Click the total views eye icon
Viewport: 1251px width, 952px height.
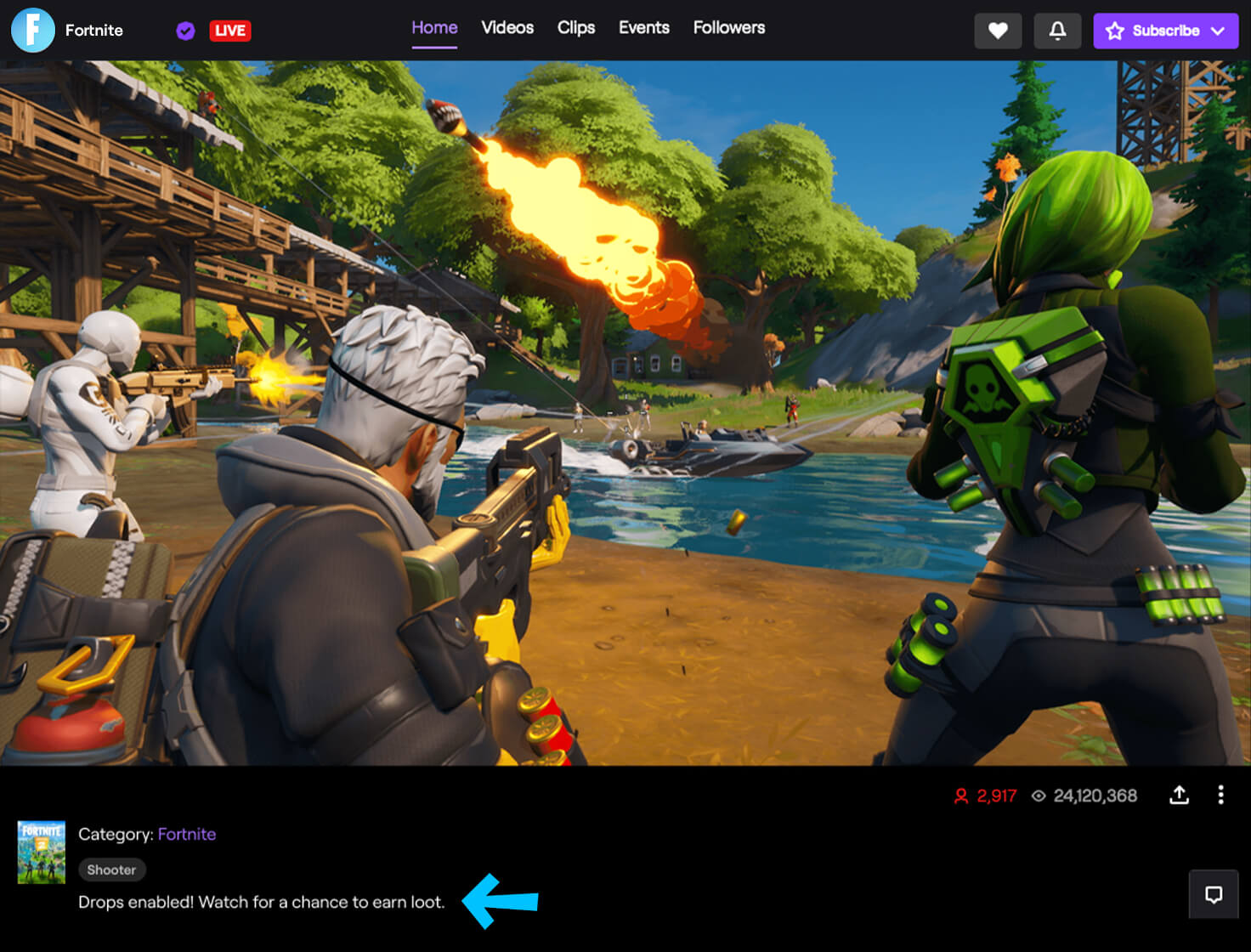click(x=1039, y=796)
